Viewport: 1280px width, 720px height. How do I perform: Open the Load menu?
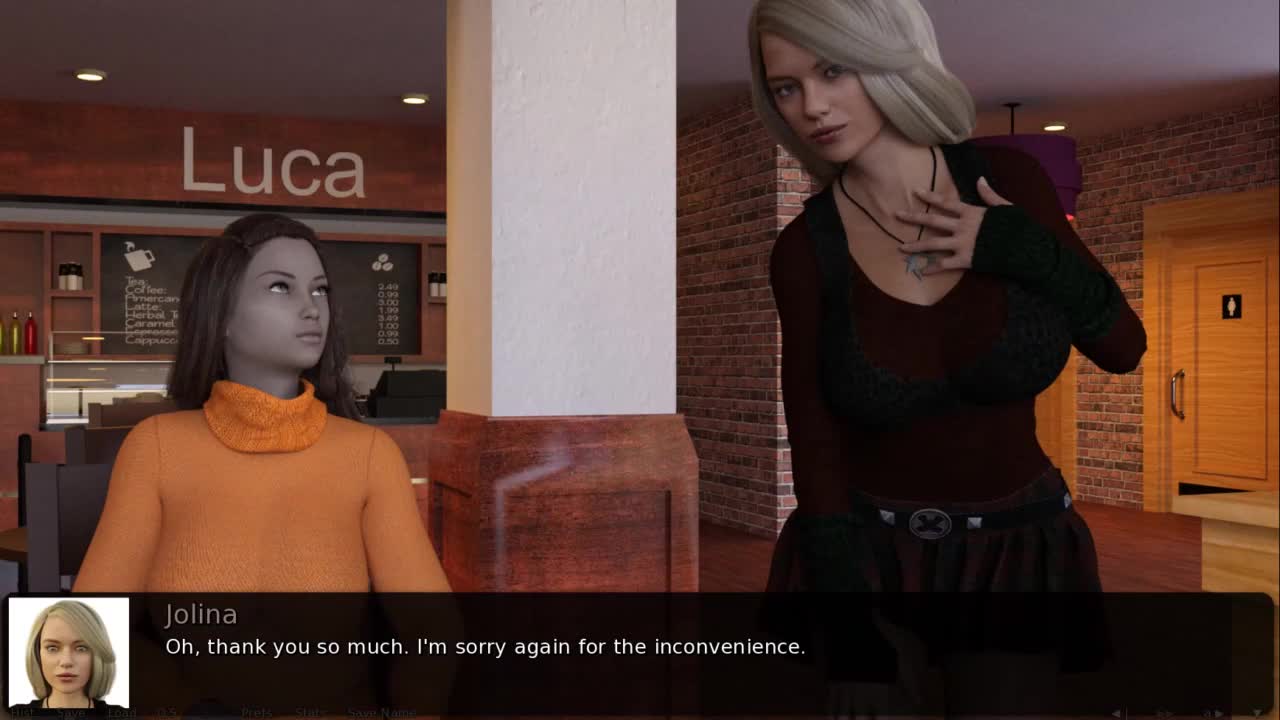click(x=122, y=713)
